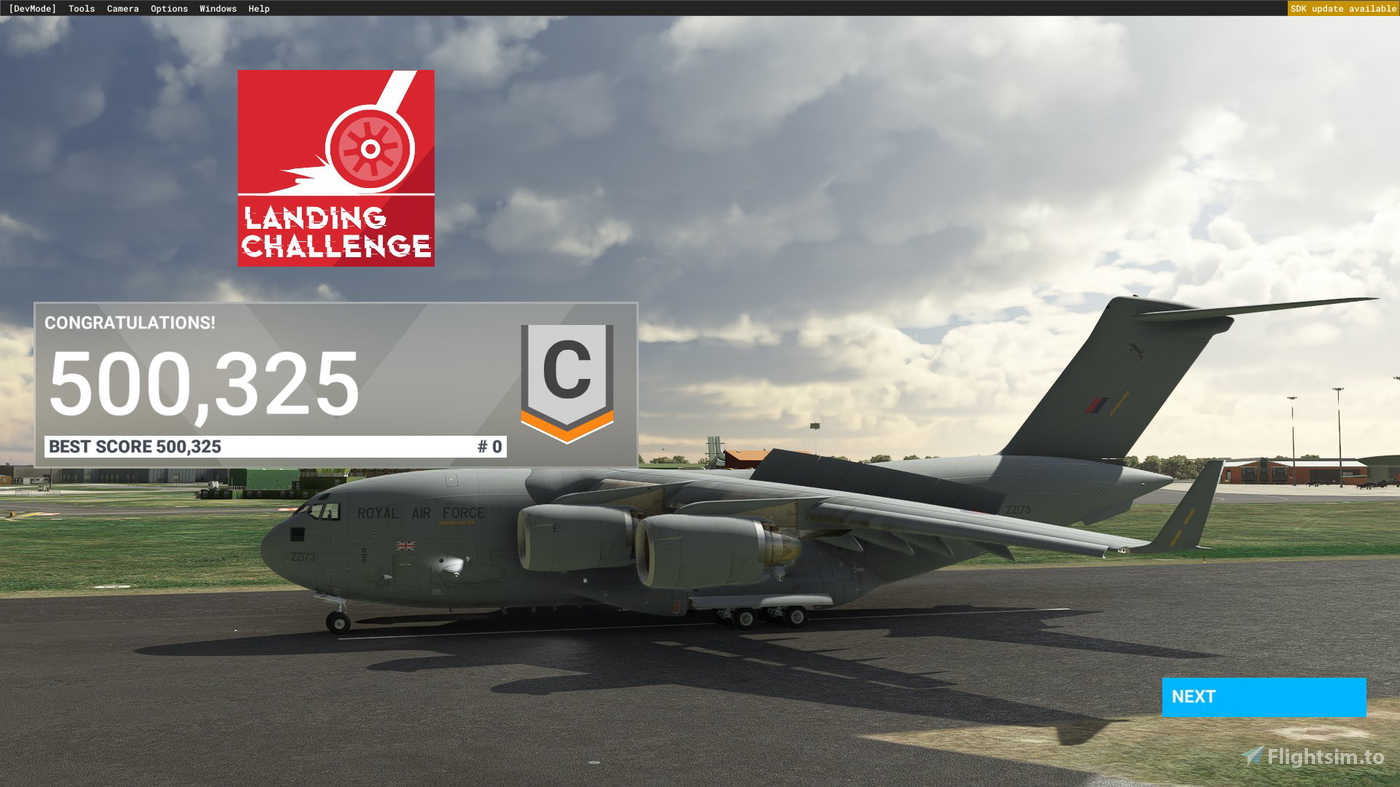Click the Royal Air Force tail flash emblem
This screenshot has width=1400, height=787.
point(1097,406)
